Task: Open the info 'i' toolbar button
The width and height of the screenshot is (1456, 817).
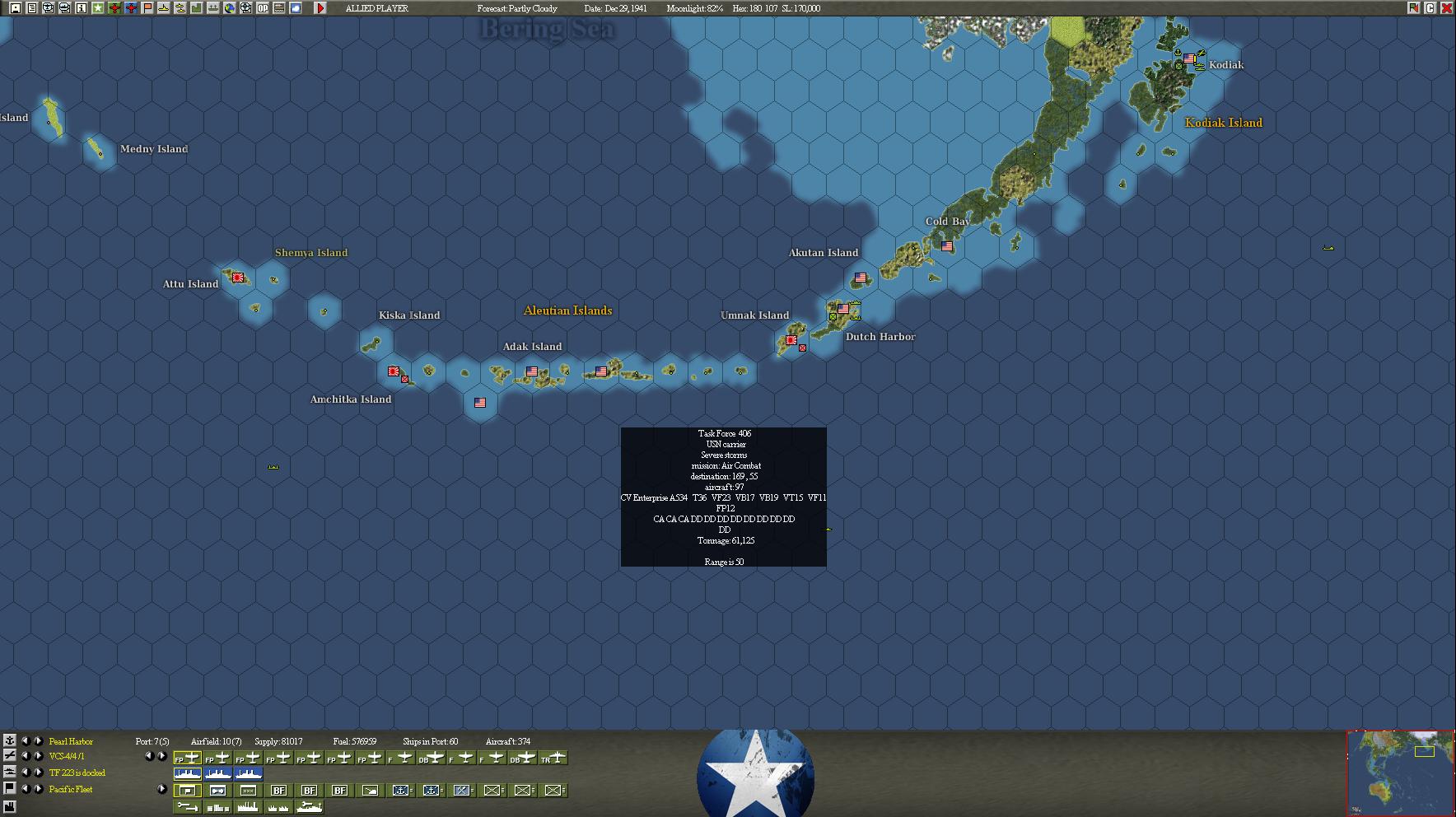Action: [82, 8]
